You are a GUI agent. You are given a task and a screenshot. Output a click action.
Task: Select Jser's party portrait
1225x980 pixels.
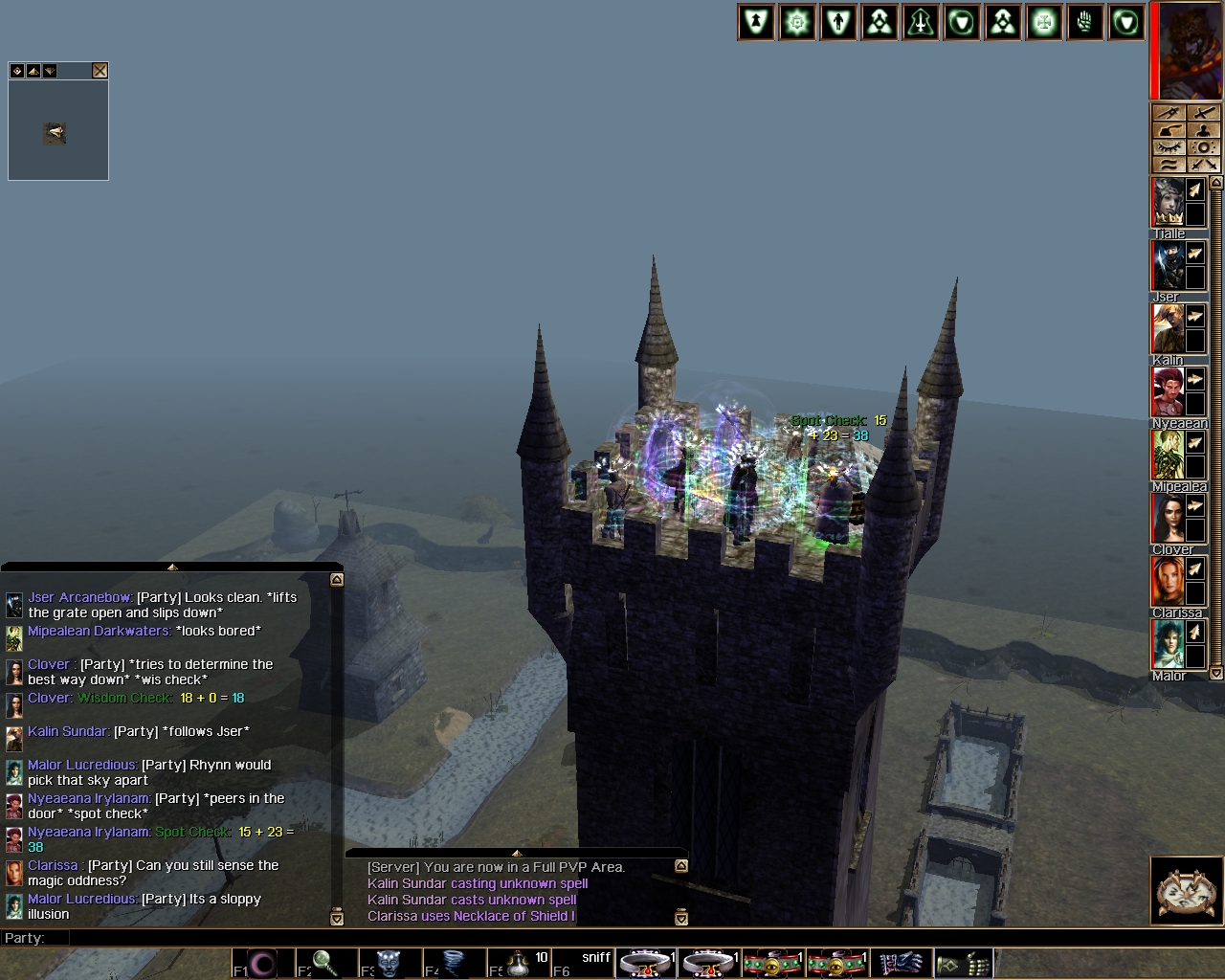(1168, 265)
